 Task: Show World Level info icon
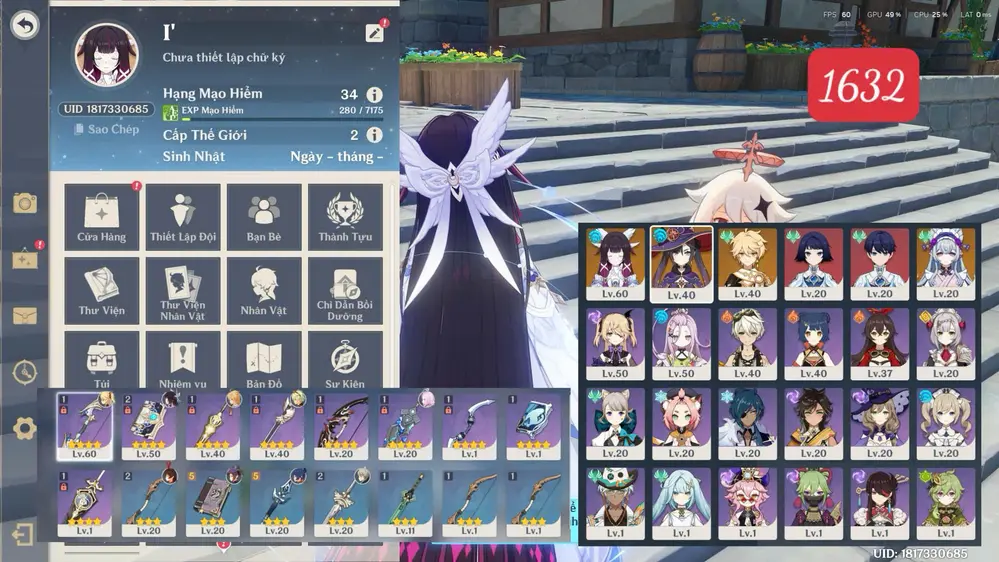pyautogui.click(x=375, y=135)
